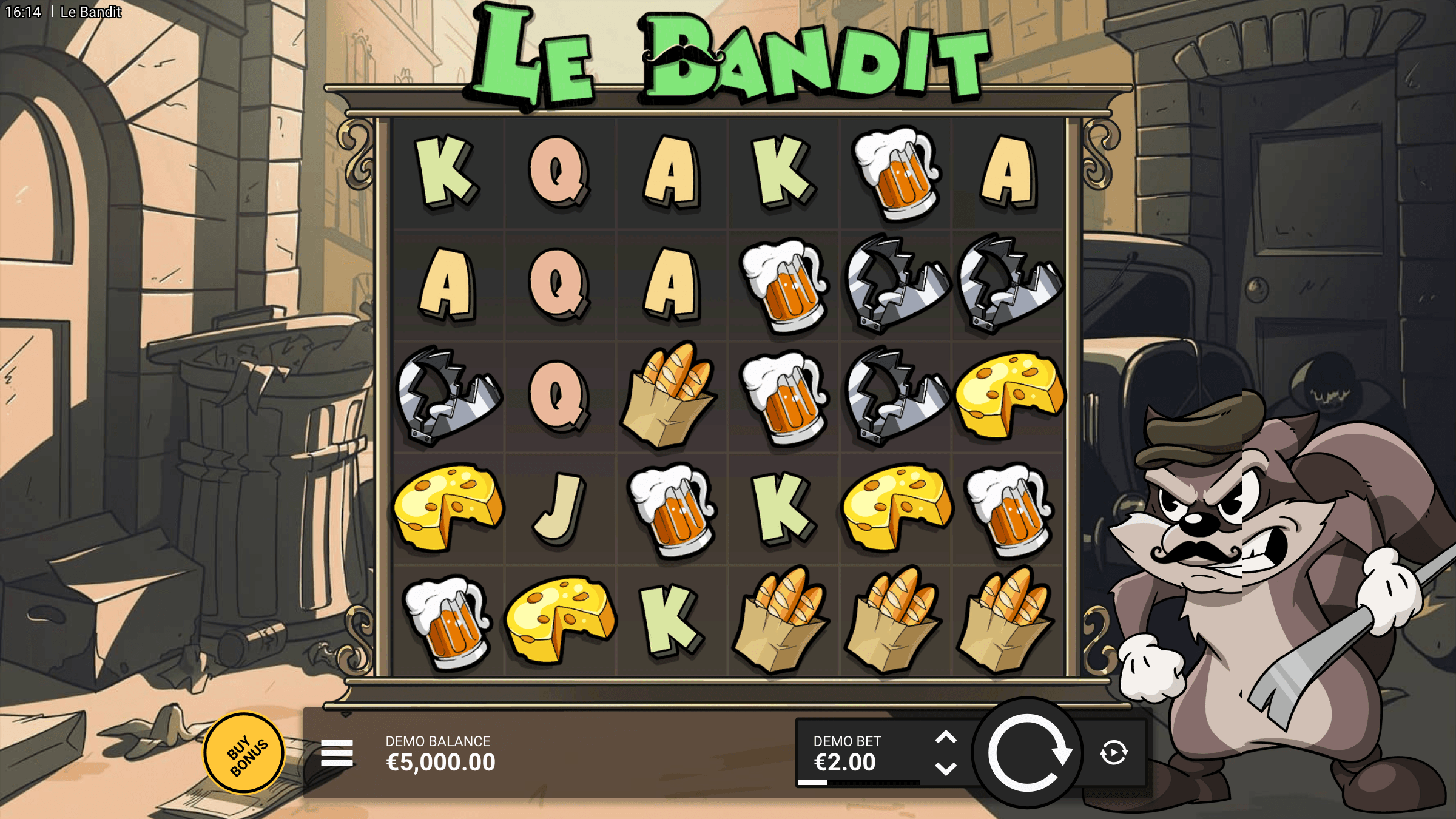Click the 16:14 time display
Screen dimensions: 1456x819
coord(23,11)
